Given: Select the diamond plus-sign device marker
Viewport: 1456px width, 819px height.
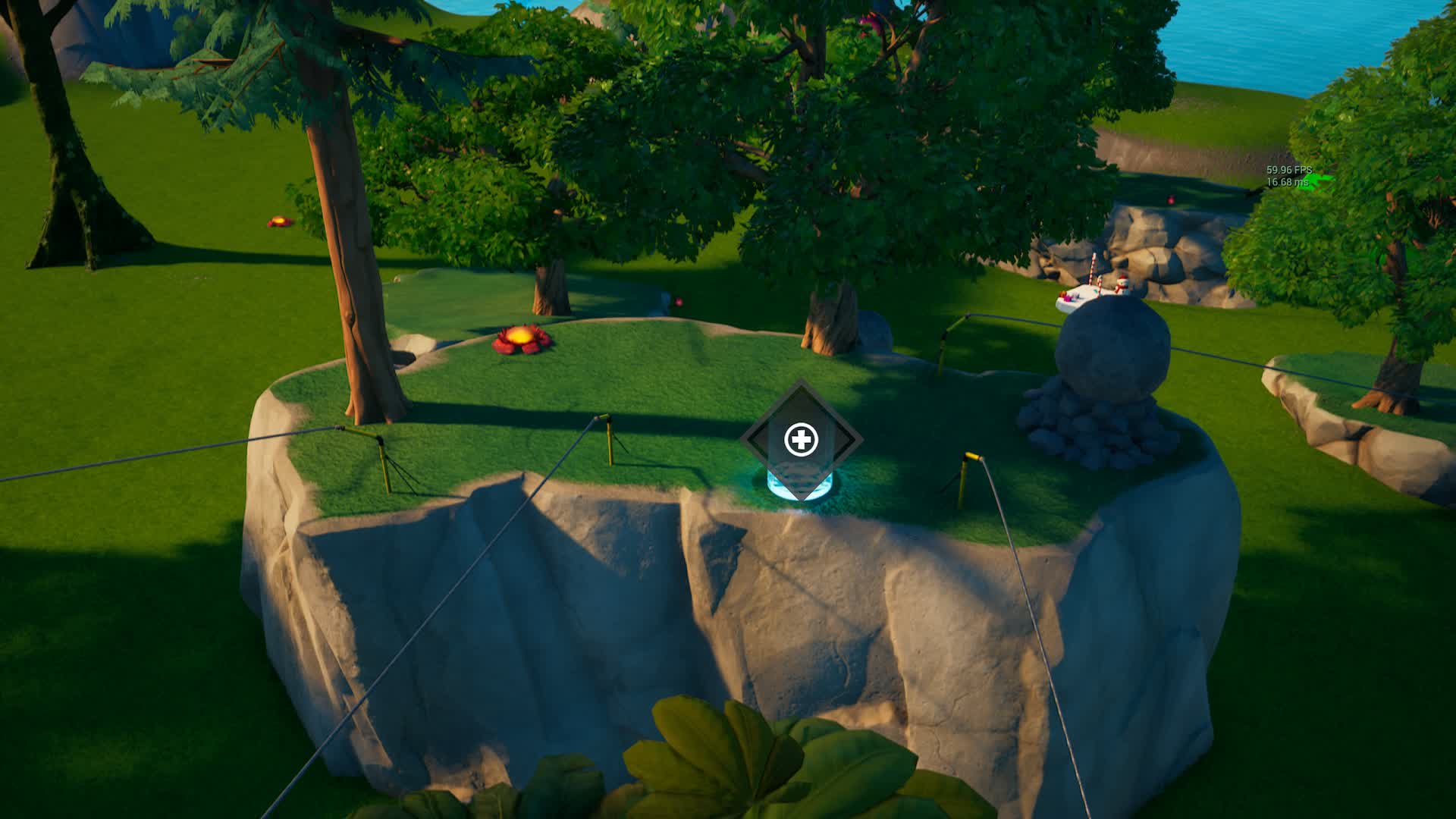Looking at the screenshot, I should (x=800, y=439).
